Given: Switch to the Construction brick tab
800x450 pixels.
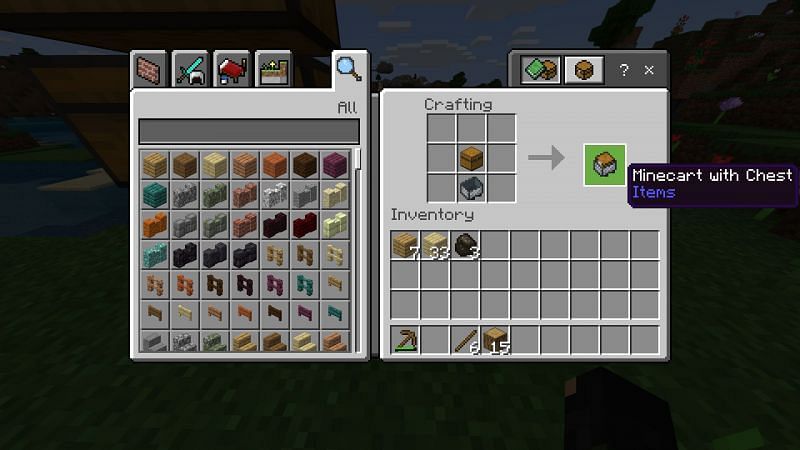Looking at the screenshot, I should 148,71.
